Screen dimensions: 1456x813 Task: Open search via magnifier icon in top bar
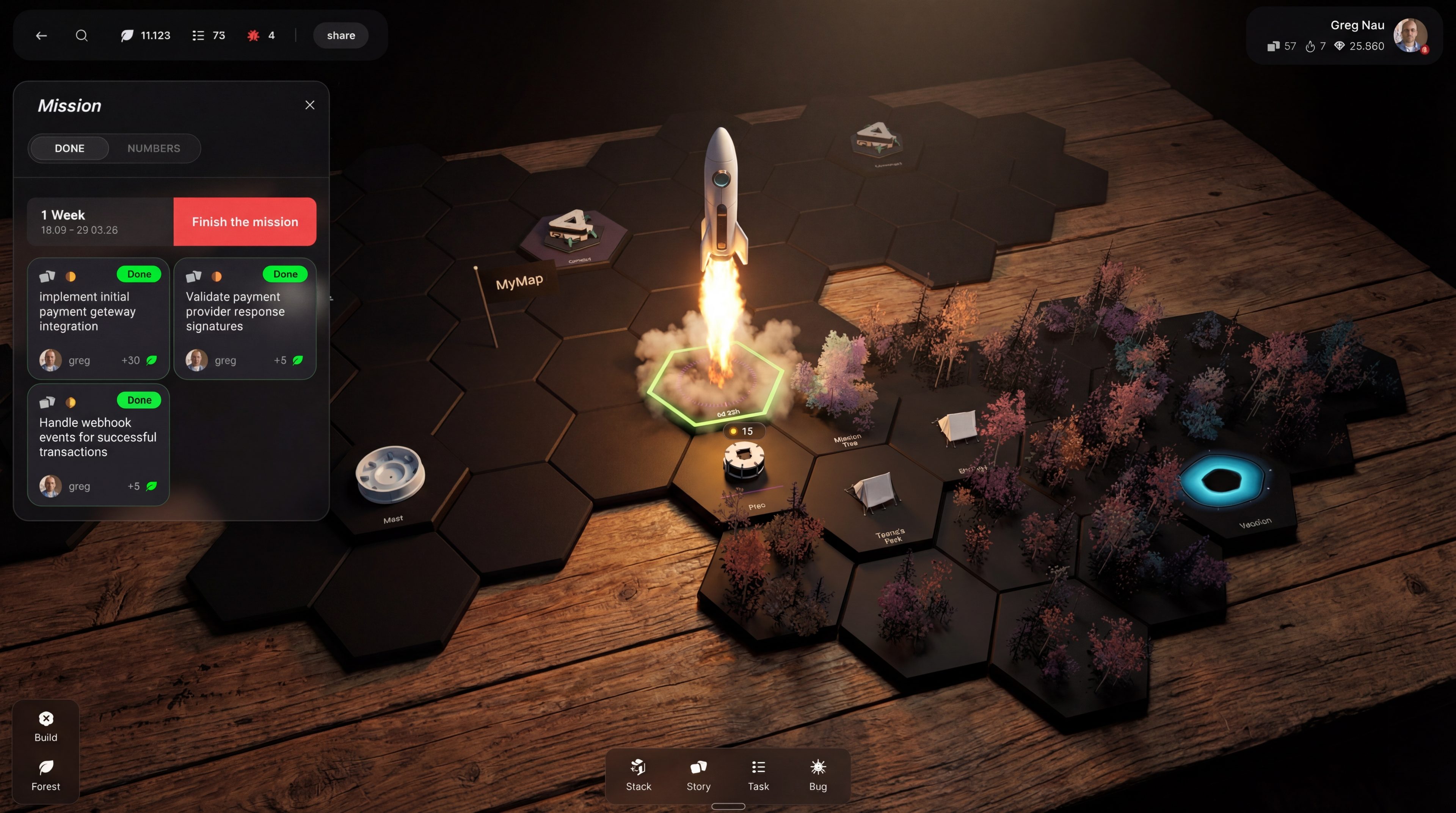[82, 35]
